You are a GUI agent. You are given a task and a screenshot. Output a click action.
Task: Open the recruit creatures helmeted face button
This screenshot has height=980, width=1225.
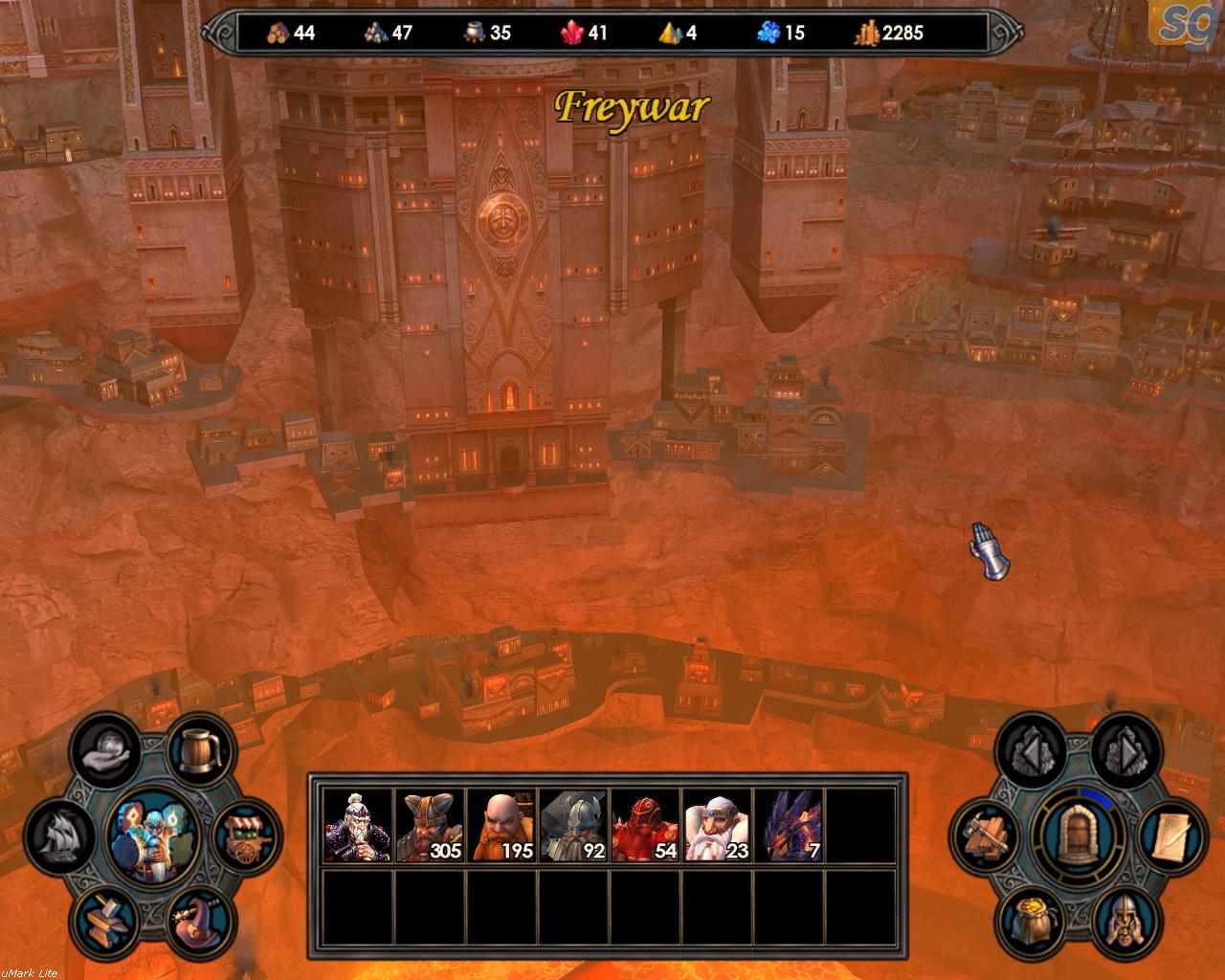coord(1123,918)
